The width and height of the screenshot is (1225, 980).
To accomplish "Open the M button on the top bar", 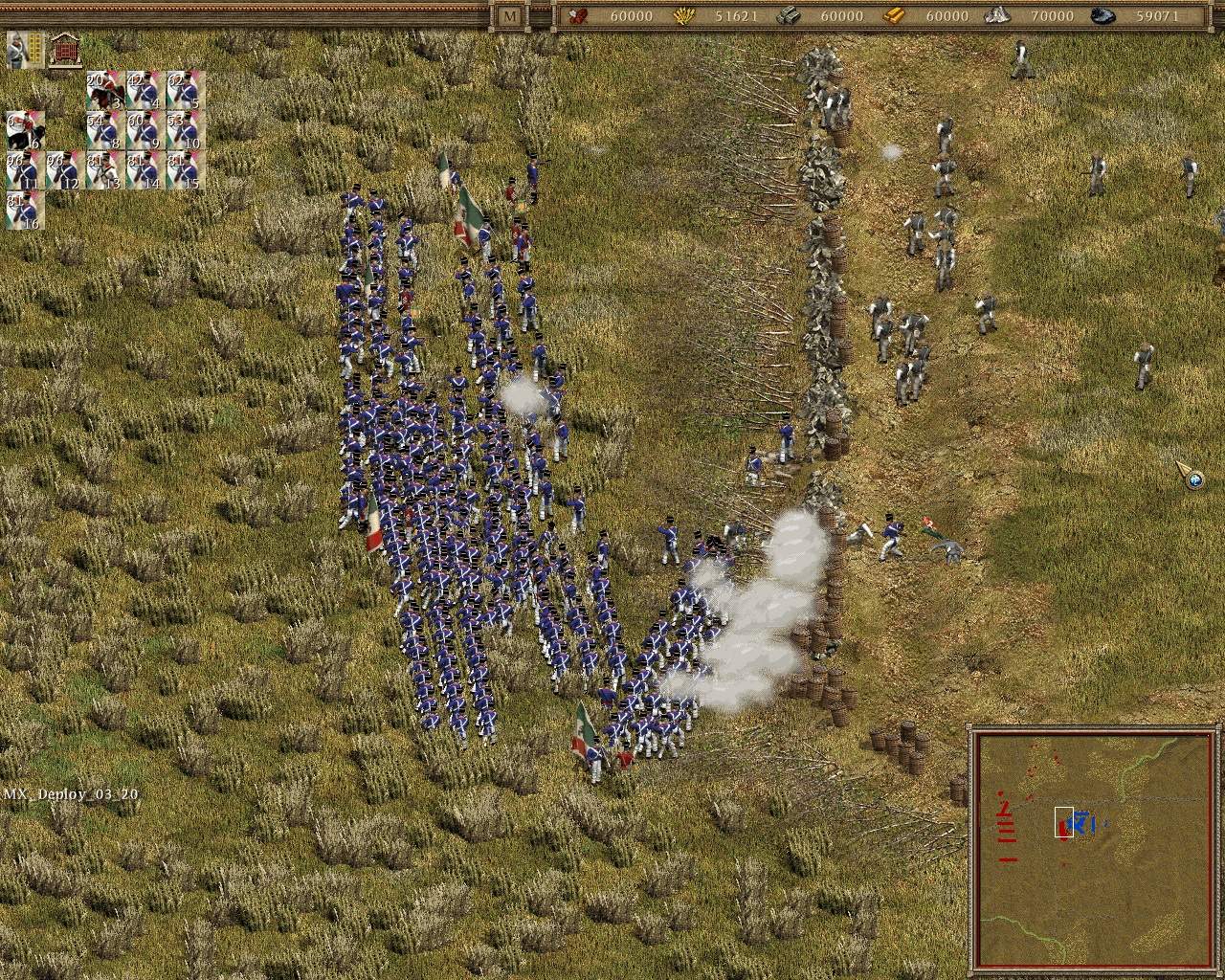I will pyautogui.click(x=507, y=15).
